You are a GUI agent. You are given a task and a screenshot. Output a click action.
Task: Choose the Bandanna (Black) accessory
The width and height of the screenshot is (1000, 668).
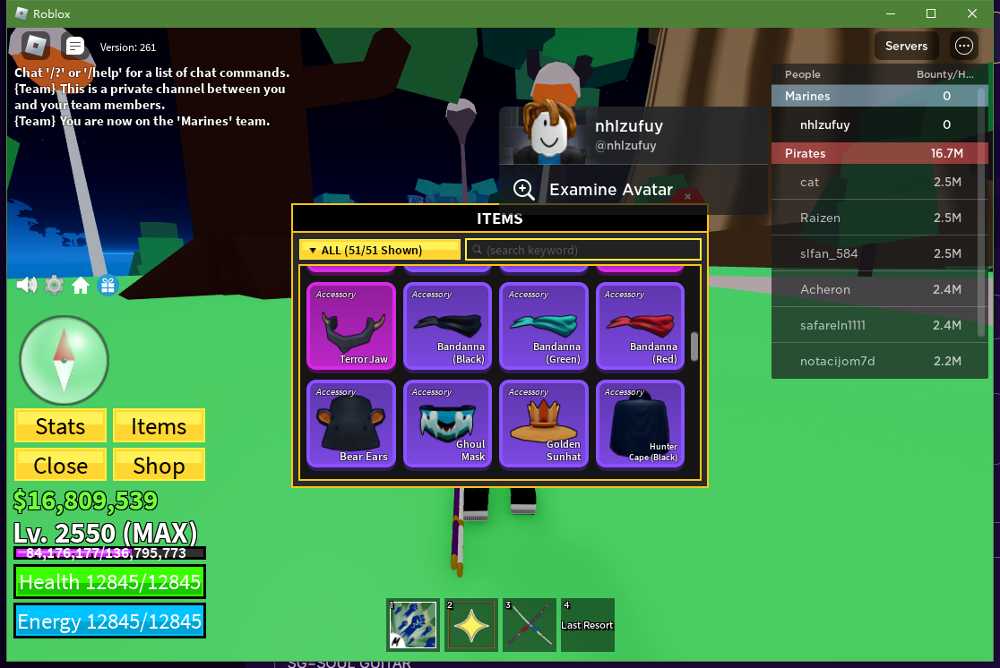(x=447, y=326)
